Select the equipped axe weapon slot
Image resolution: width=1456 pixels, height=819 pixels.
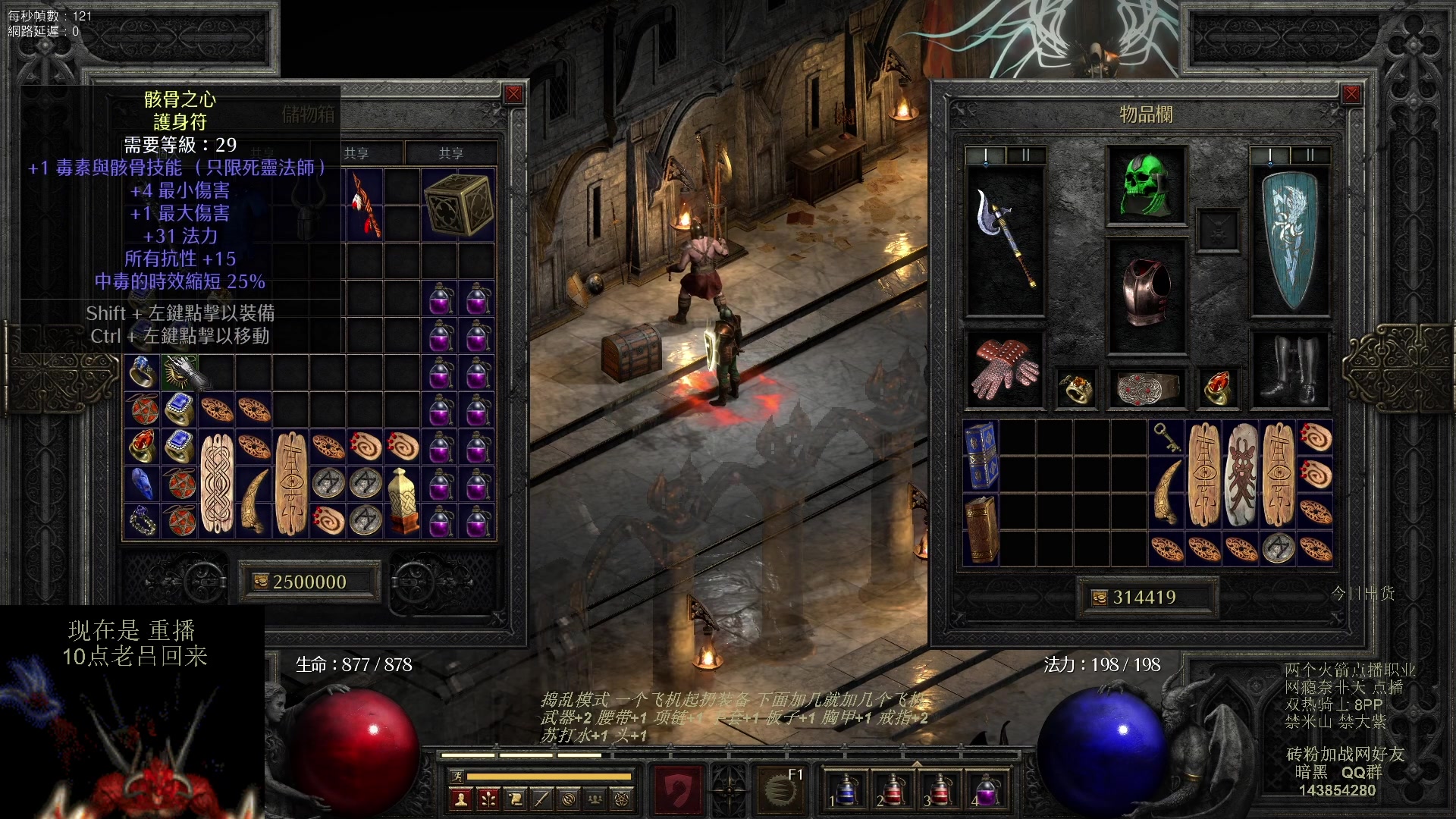1005,240
